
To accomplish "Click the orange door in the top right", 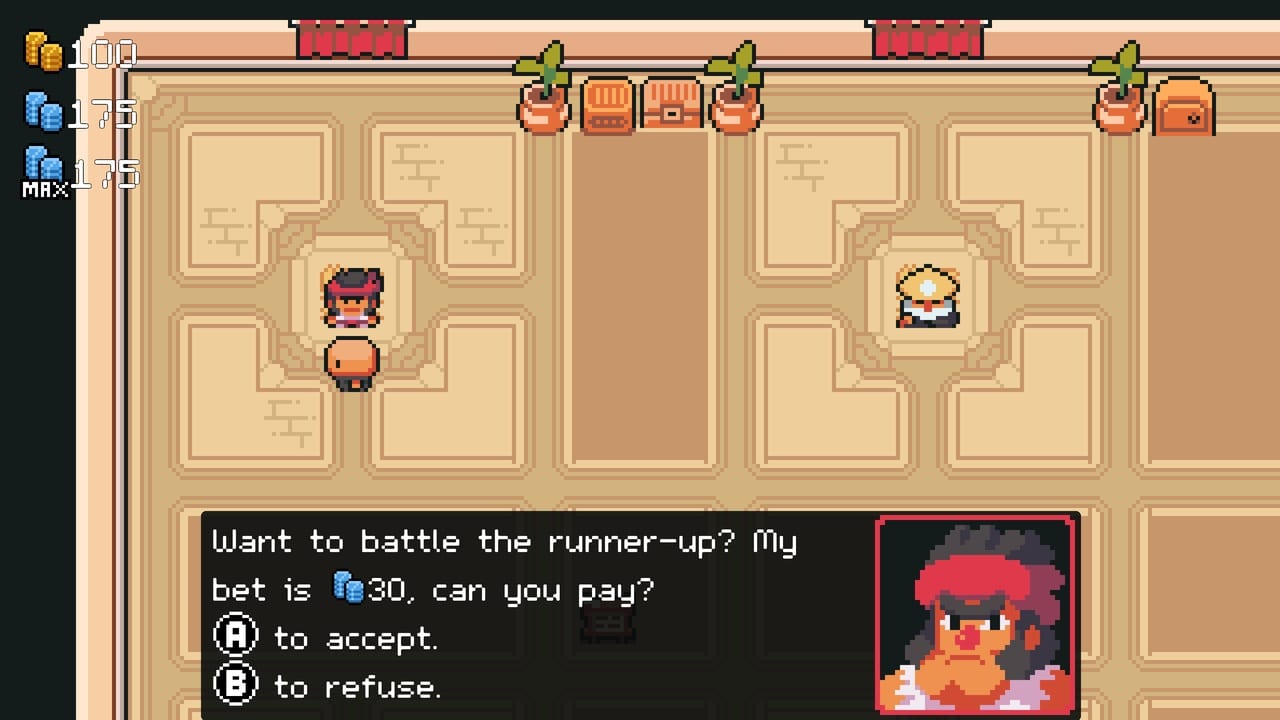I will (x=1184, y=110).
